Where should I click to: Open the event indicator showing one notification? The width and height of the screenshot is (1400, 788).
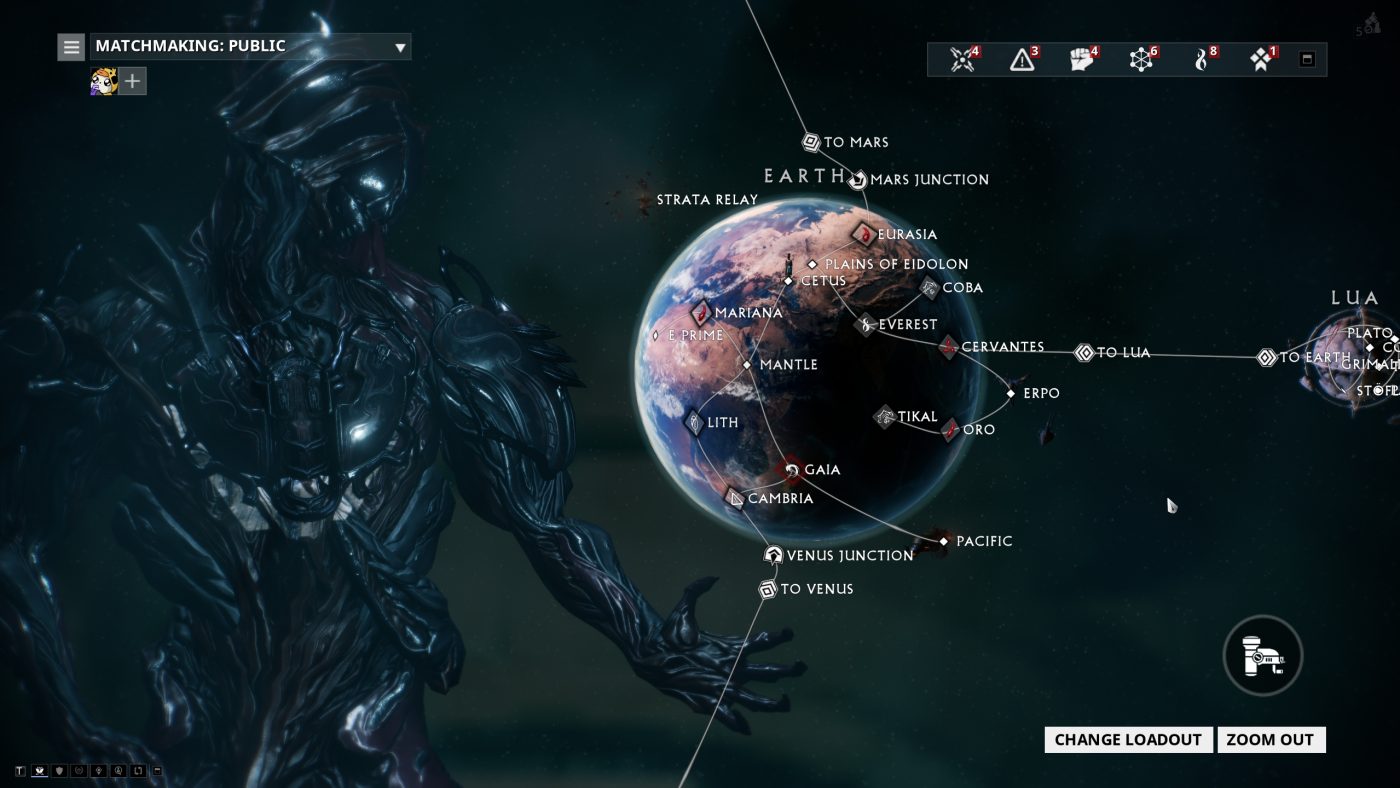1259,59
